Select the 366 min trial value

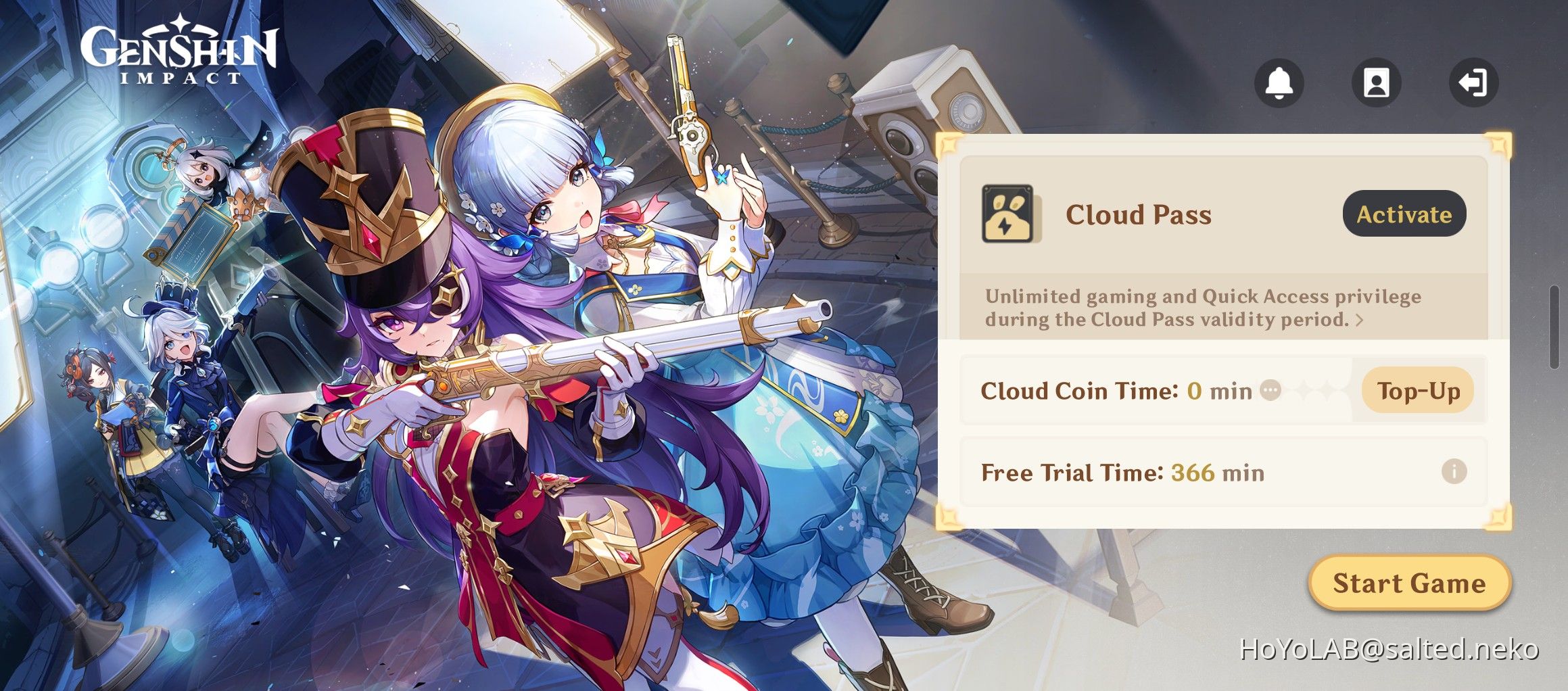click(1217, 473)
